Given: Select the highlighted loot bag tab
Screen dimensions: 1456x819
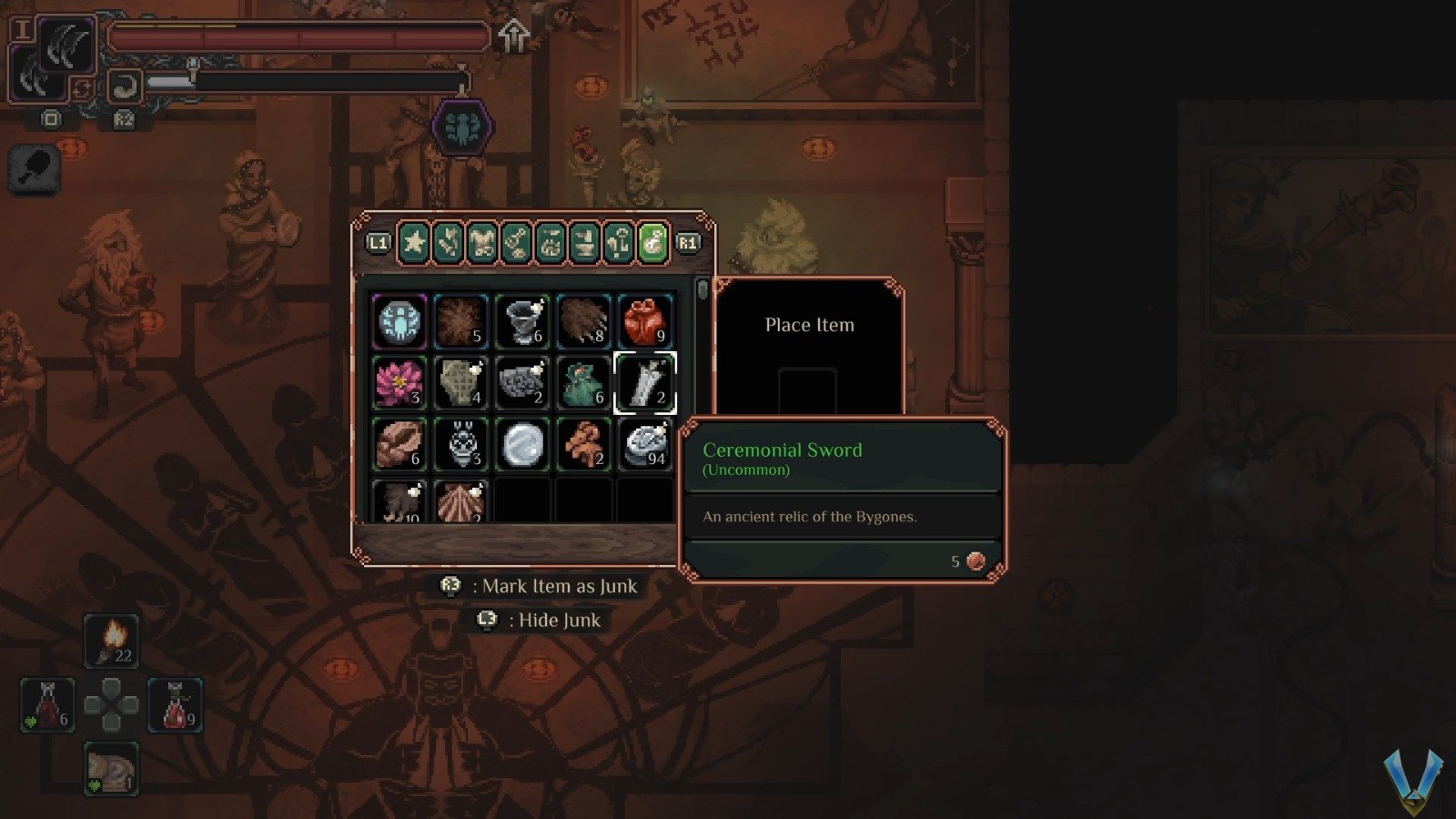Looking at the screenshot, I should [x=652, y=243].
